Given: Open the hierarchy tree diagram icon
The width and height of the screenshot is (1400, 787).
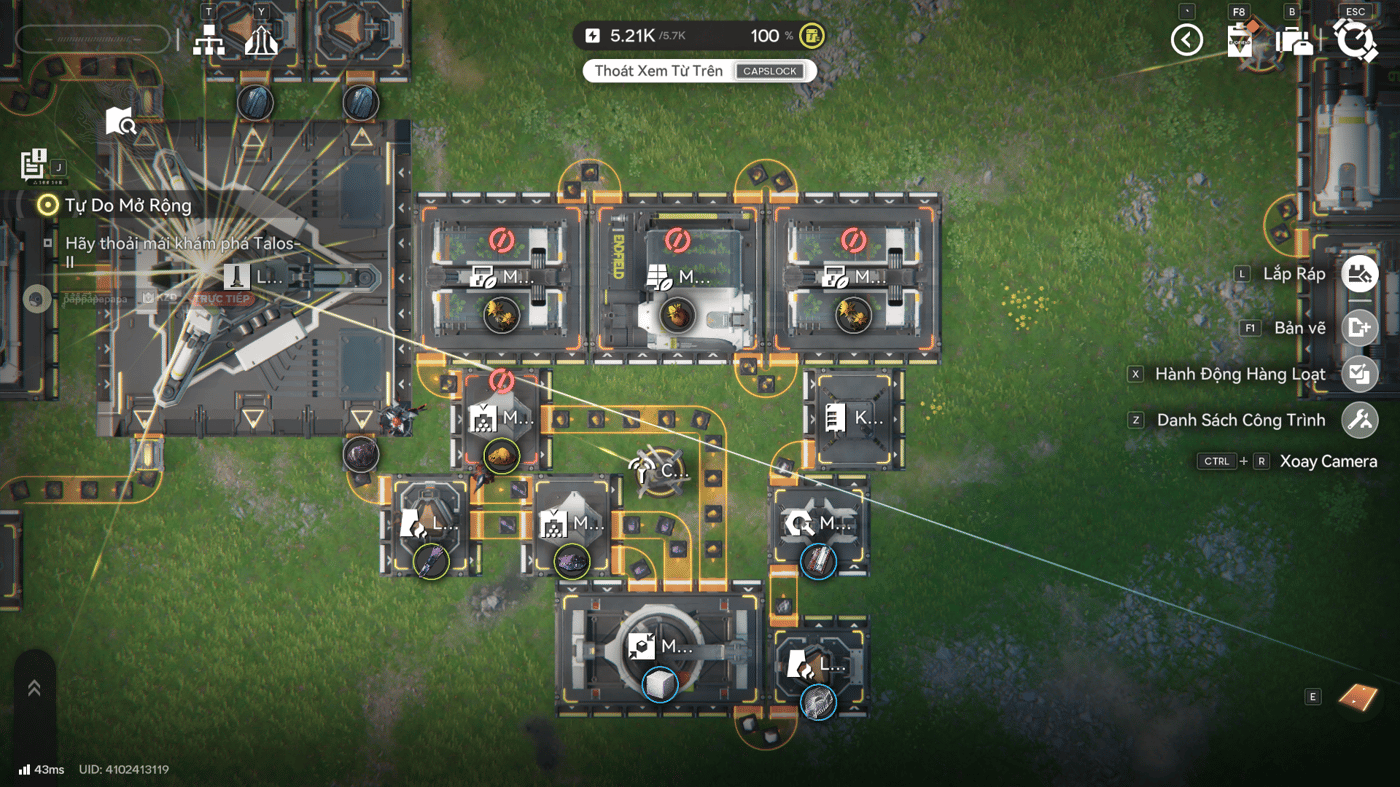Looking at the screenshot, I should point(209,40).
